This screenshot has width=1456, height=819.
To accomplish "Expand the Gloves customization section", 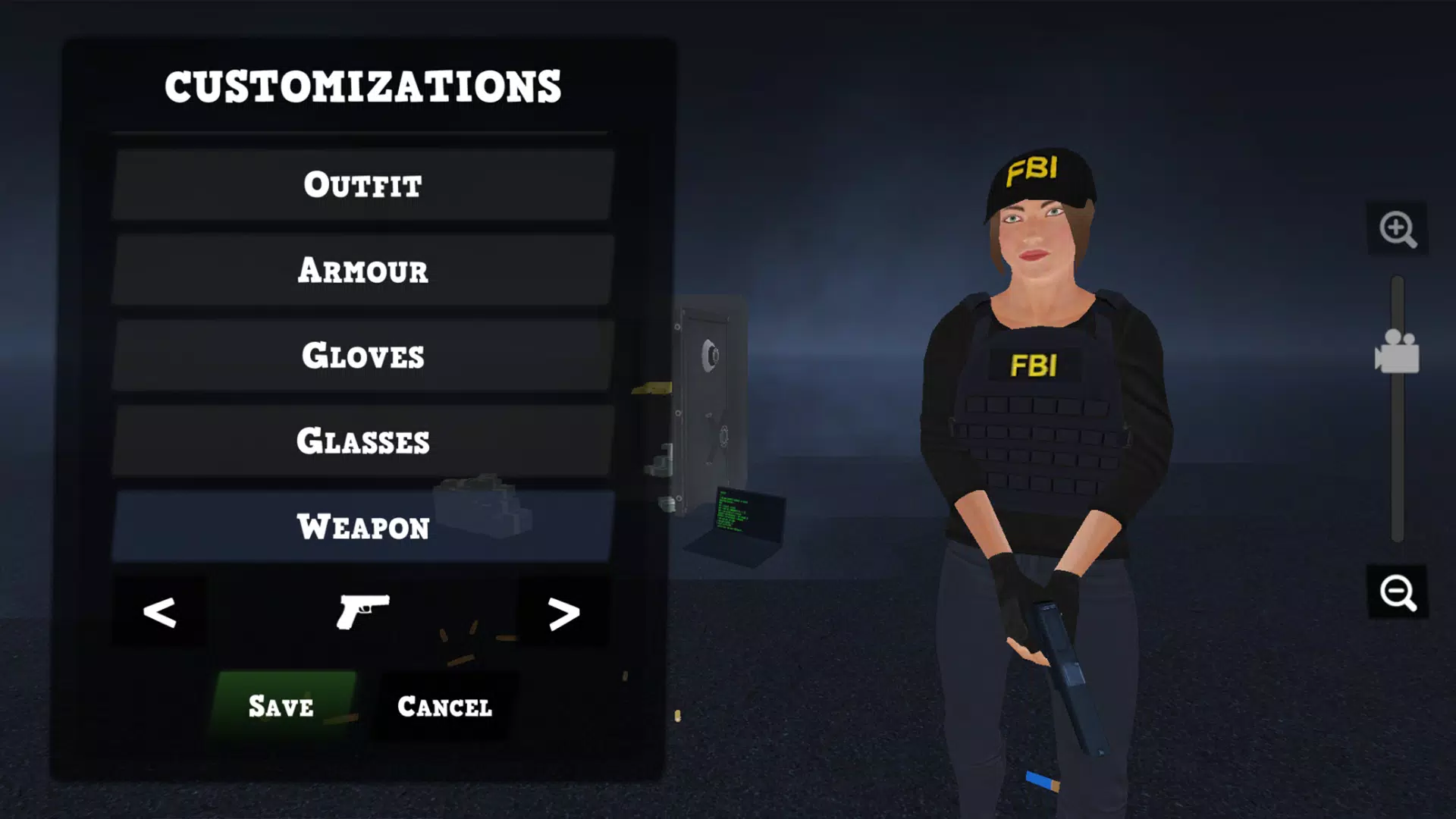I will [x=362, y=356].
